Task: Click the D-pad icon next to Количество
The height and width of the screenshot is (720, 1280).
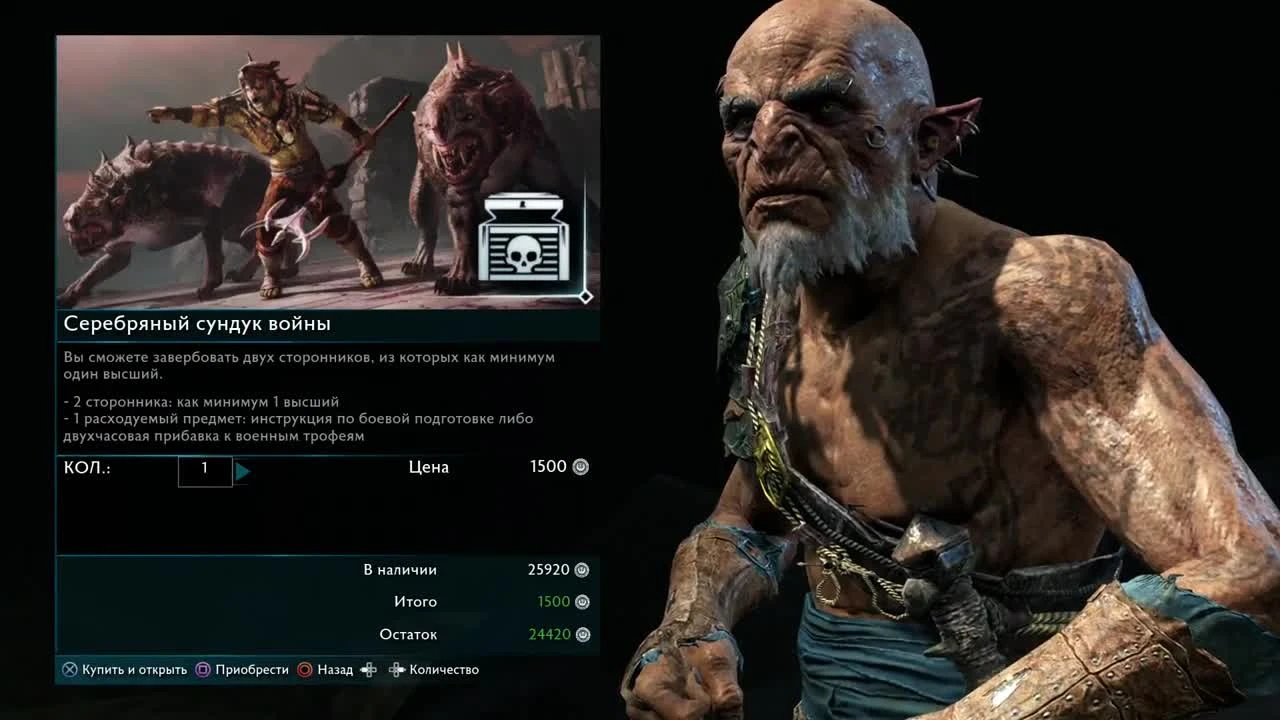Action: coord(382,669)
